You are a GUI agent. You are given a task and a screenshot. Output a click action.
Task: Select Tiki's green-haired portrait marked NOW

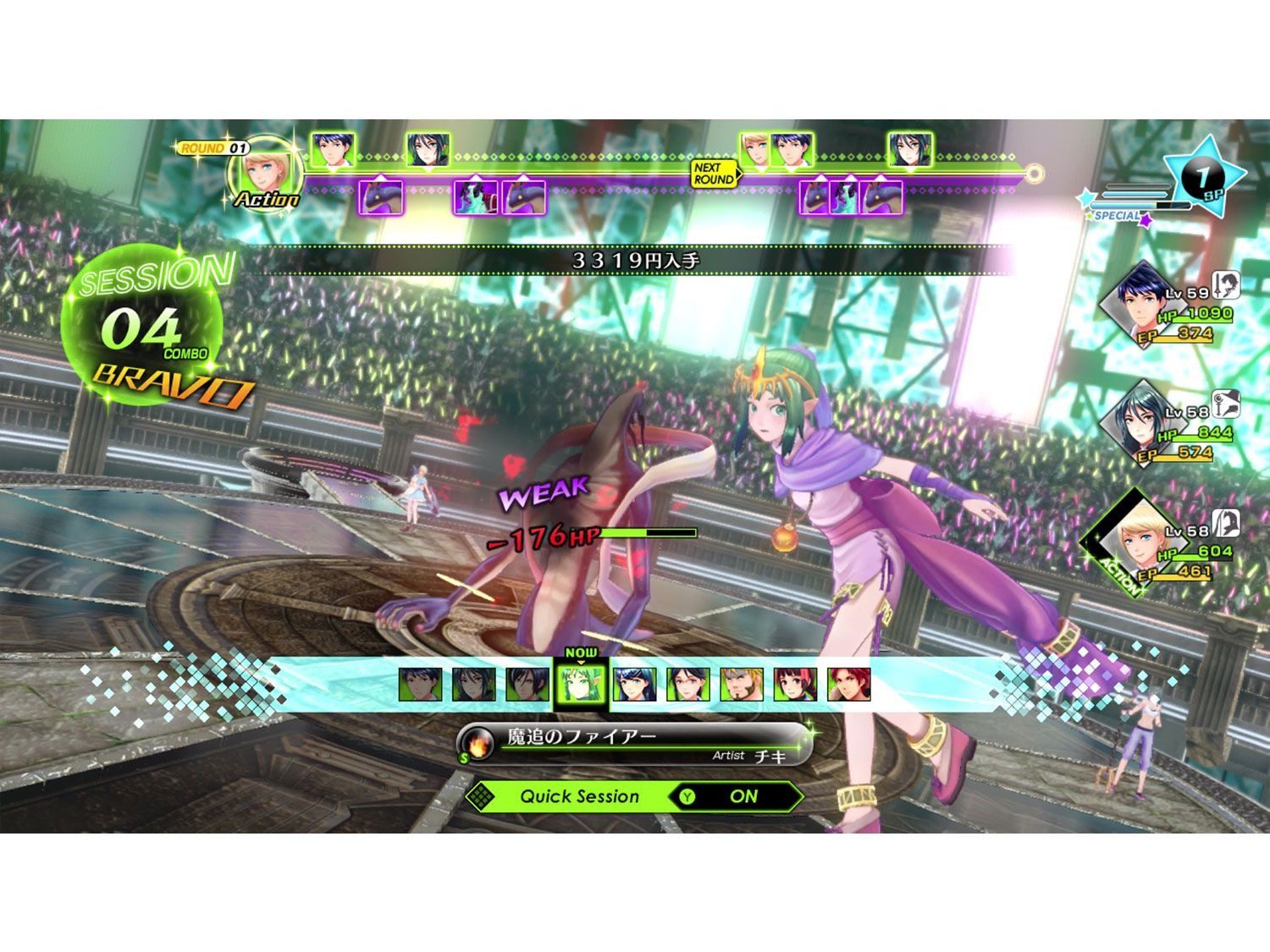click(581, 685)
